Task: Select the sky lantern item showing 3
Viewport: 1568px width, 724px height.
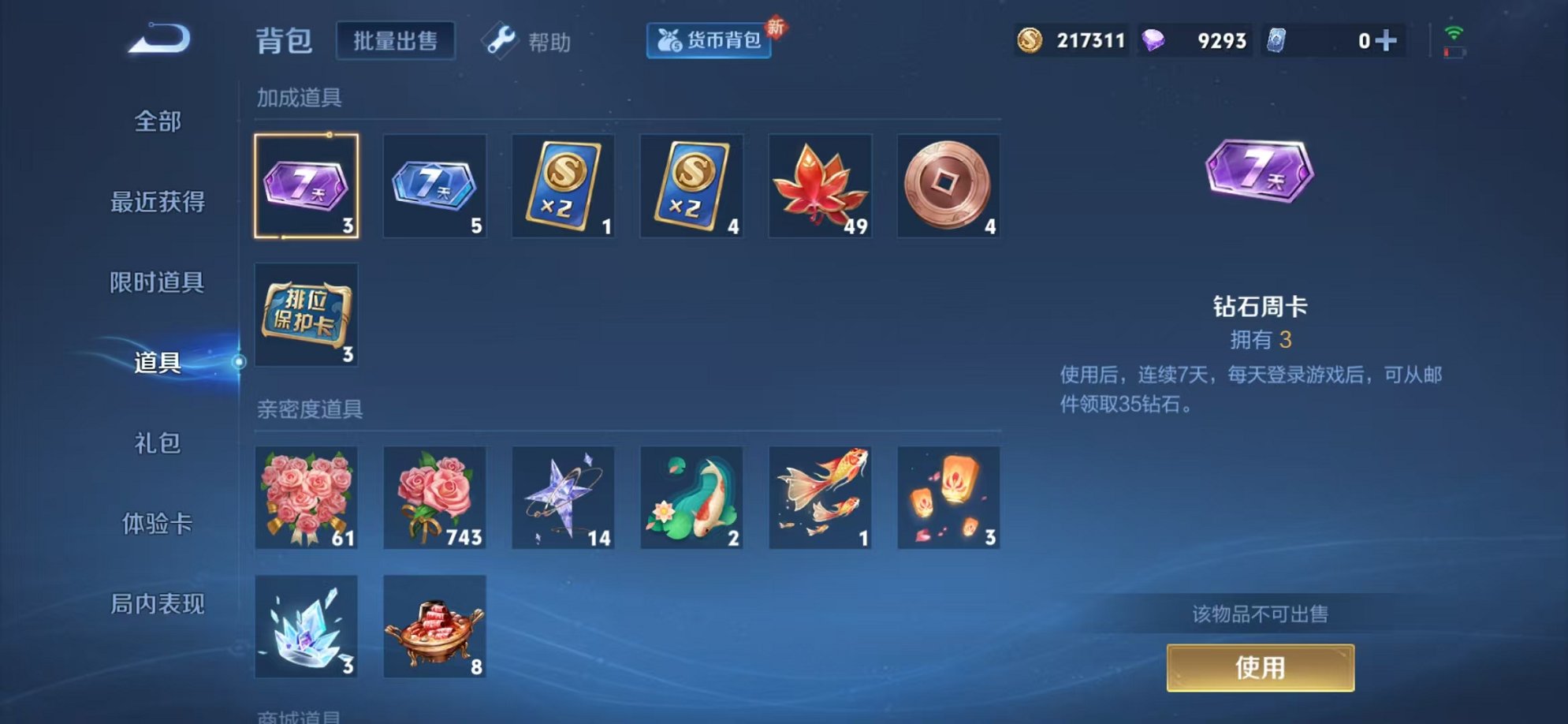Action: point(949,498)
